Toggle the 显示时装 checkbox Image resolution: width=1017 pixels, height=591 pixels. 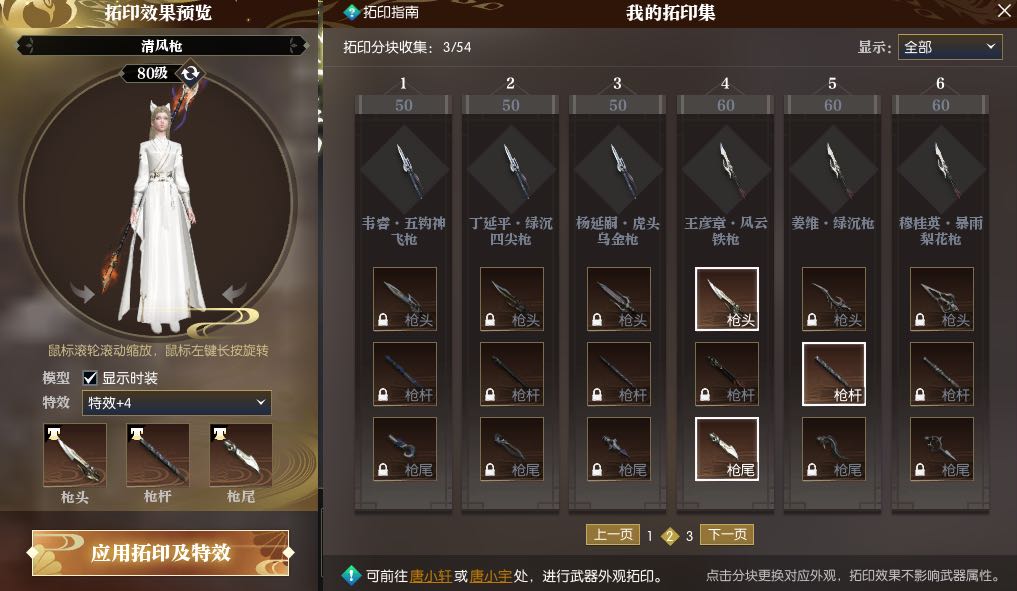[90, 378]
